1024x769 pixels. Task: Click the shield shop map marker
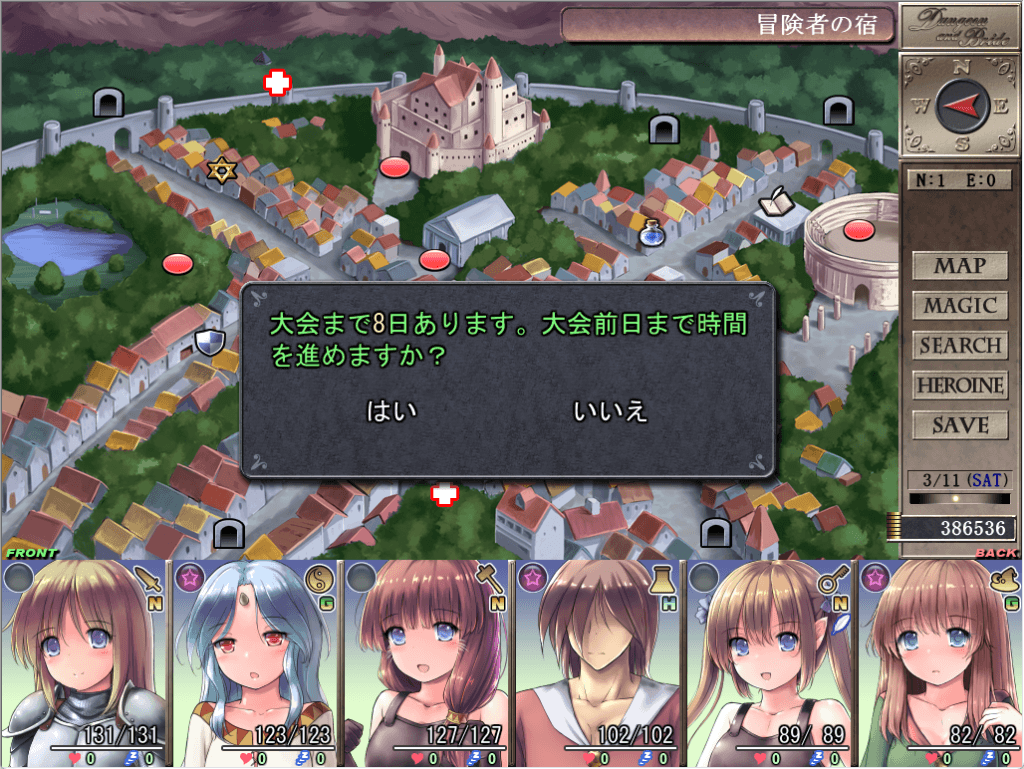point(210,344)
